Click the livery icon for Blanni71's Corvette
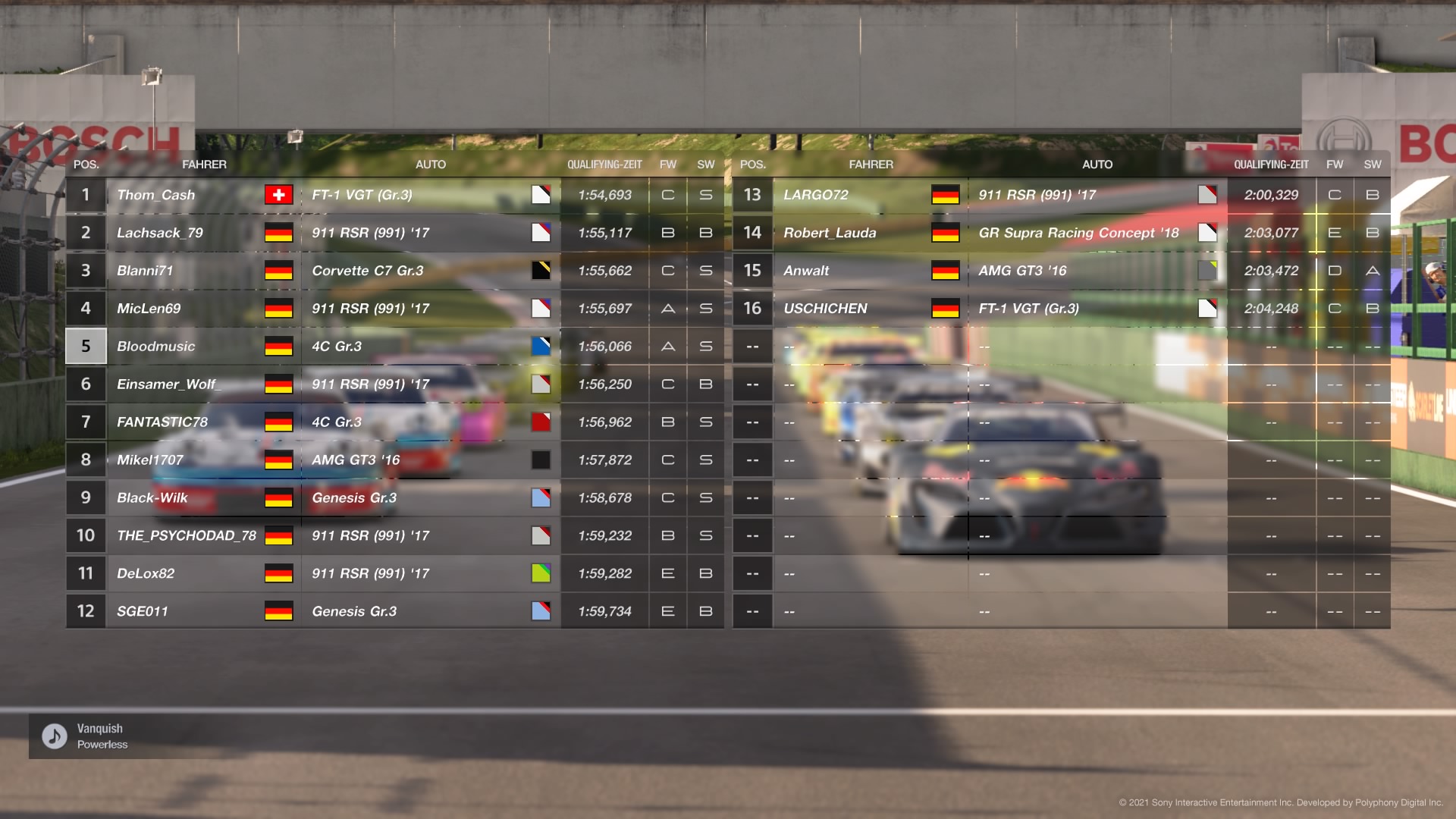This screenshot has width=1456, height=819. tap(541, 270)
